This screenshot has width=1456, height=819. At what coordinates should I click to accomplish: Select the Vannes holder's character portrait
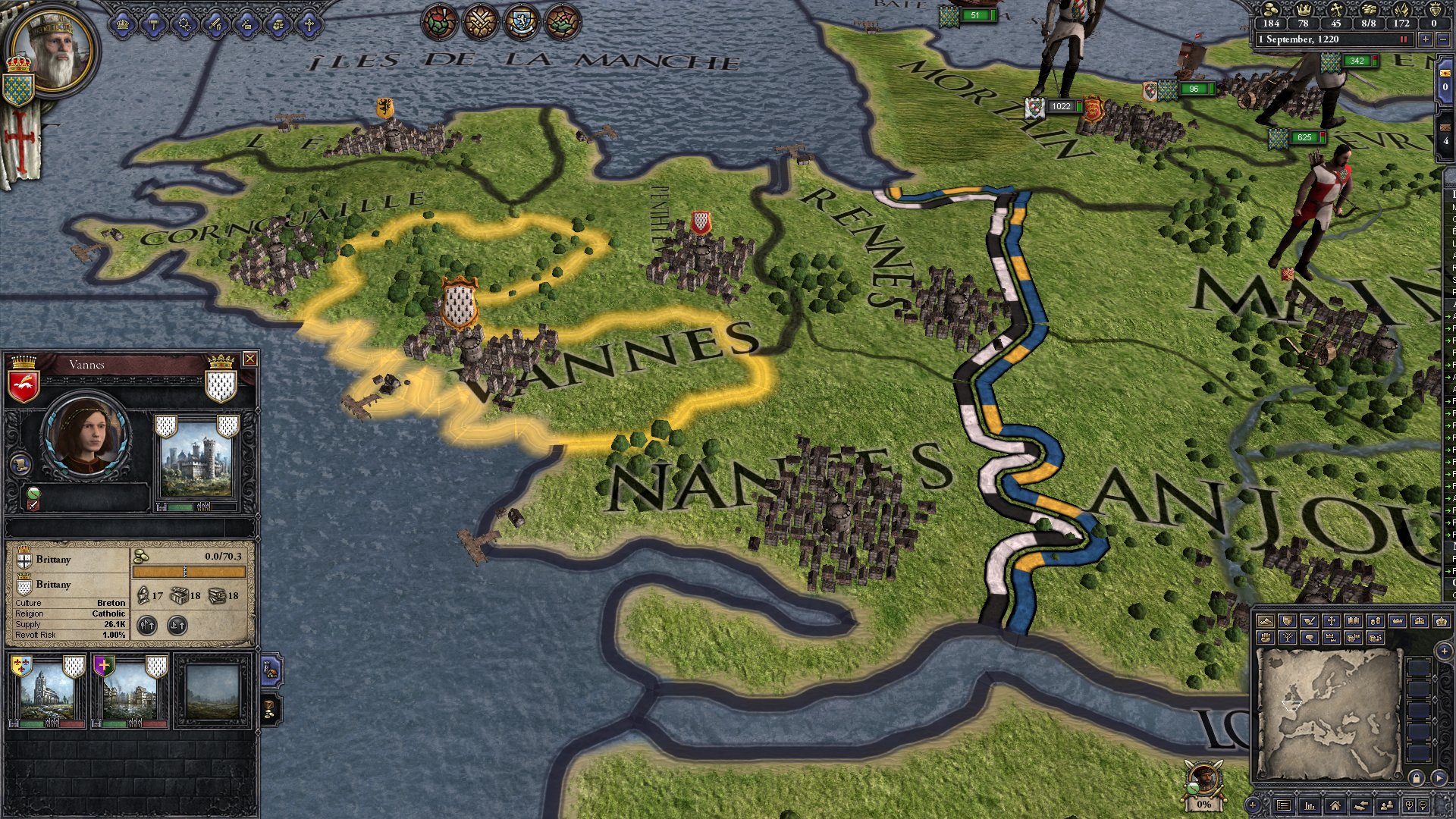click(86, 438)
